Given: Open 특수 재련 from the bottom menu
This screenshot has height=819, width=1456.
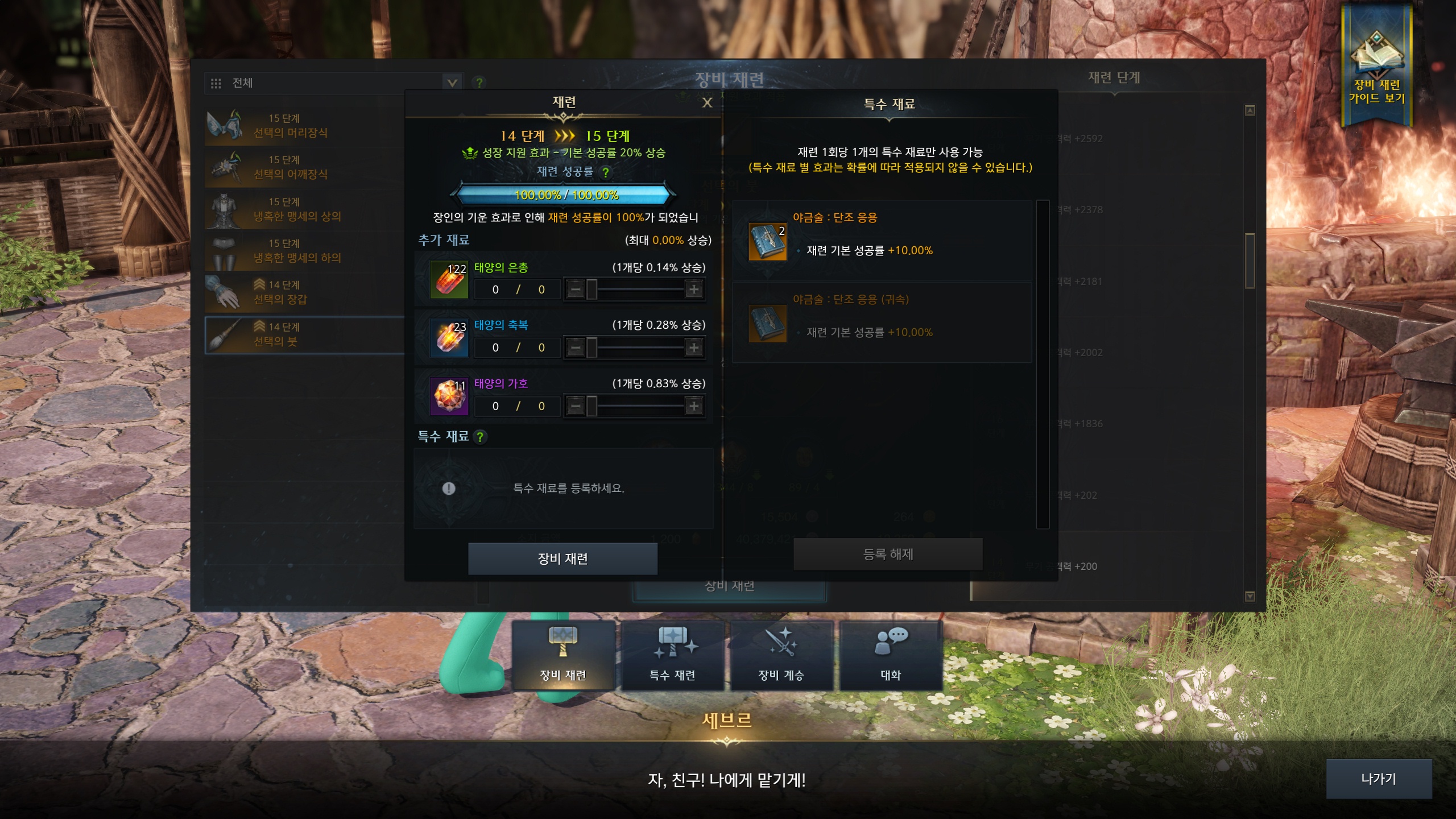Looking at the screenshot, I should (x=672, y=656).
